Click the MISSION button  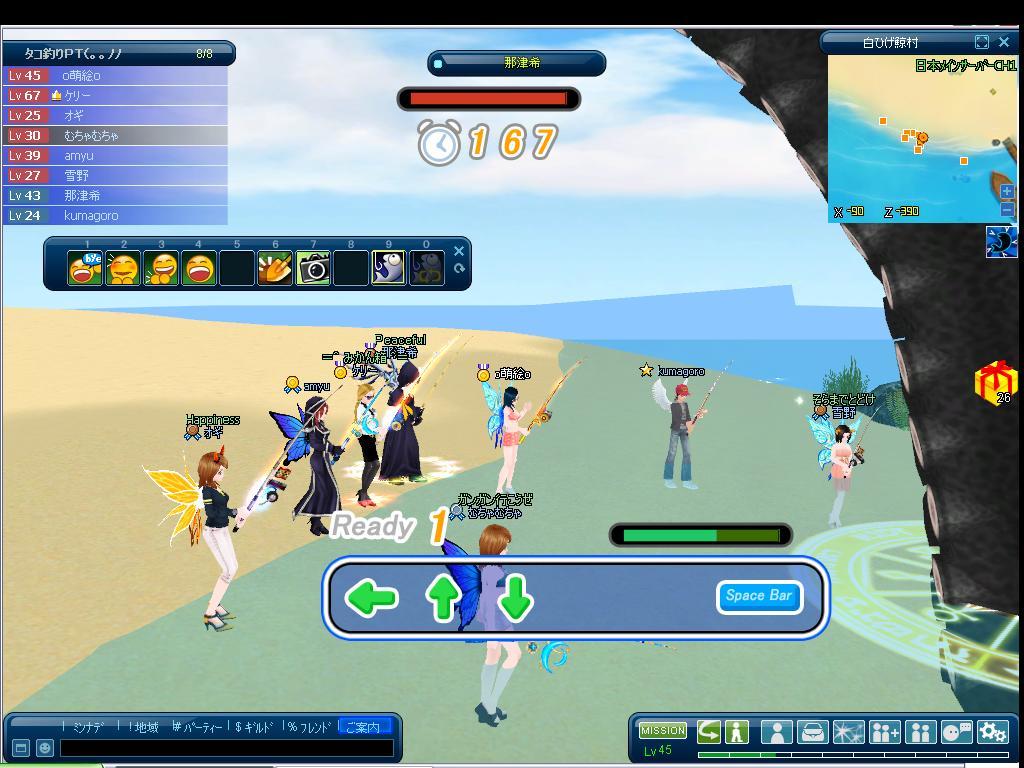[662, 731]
